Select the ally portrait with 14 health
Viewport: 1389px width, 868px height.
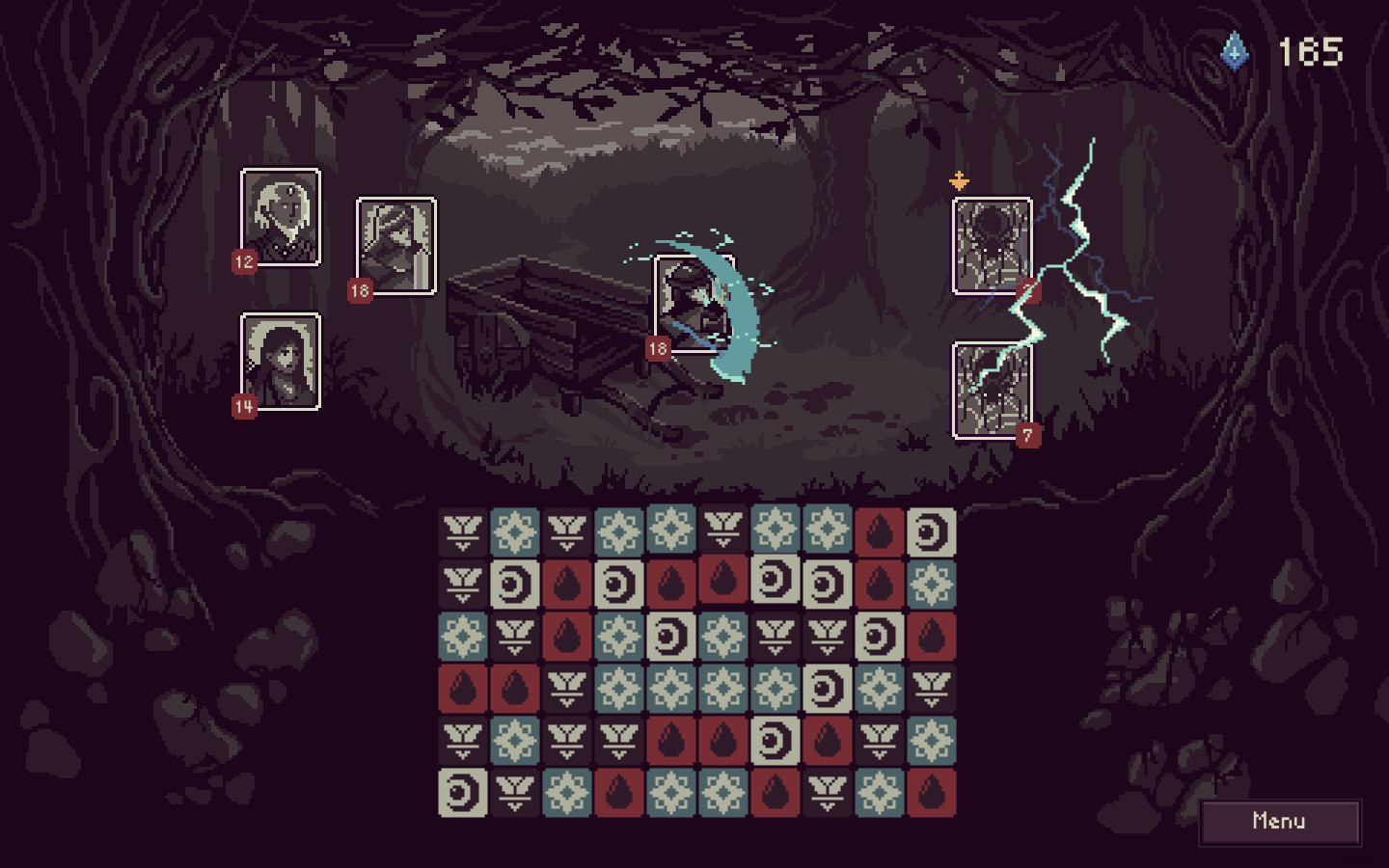[x=281, y=363]
